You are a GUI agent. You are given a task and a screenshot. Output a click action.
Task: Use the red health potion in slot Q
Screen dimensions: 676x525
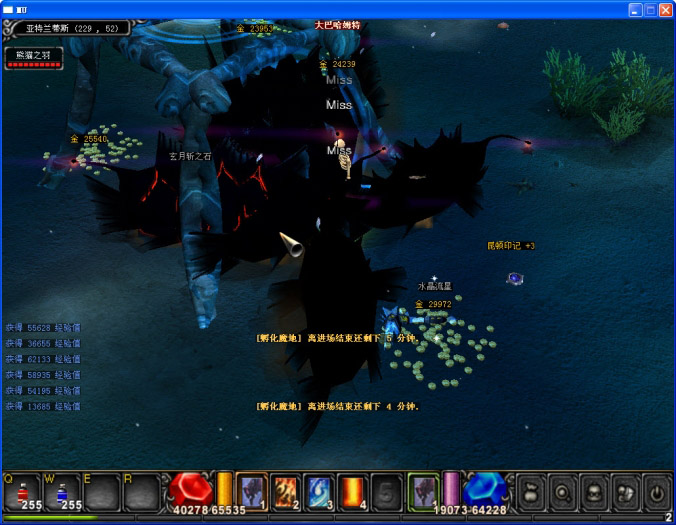coord(22,491)
